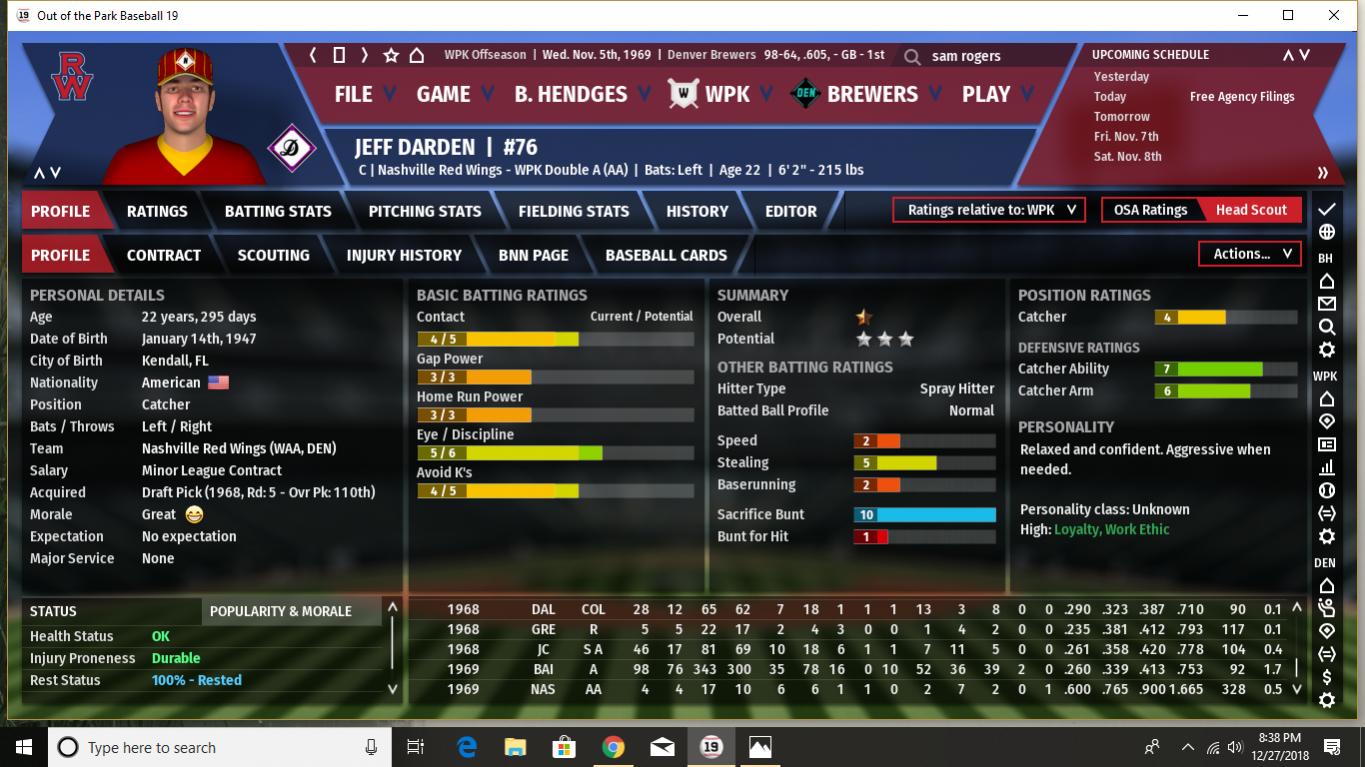Click the player search field

[1000, 56]
